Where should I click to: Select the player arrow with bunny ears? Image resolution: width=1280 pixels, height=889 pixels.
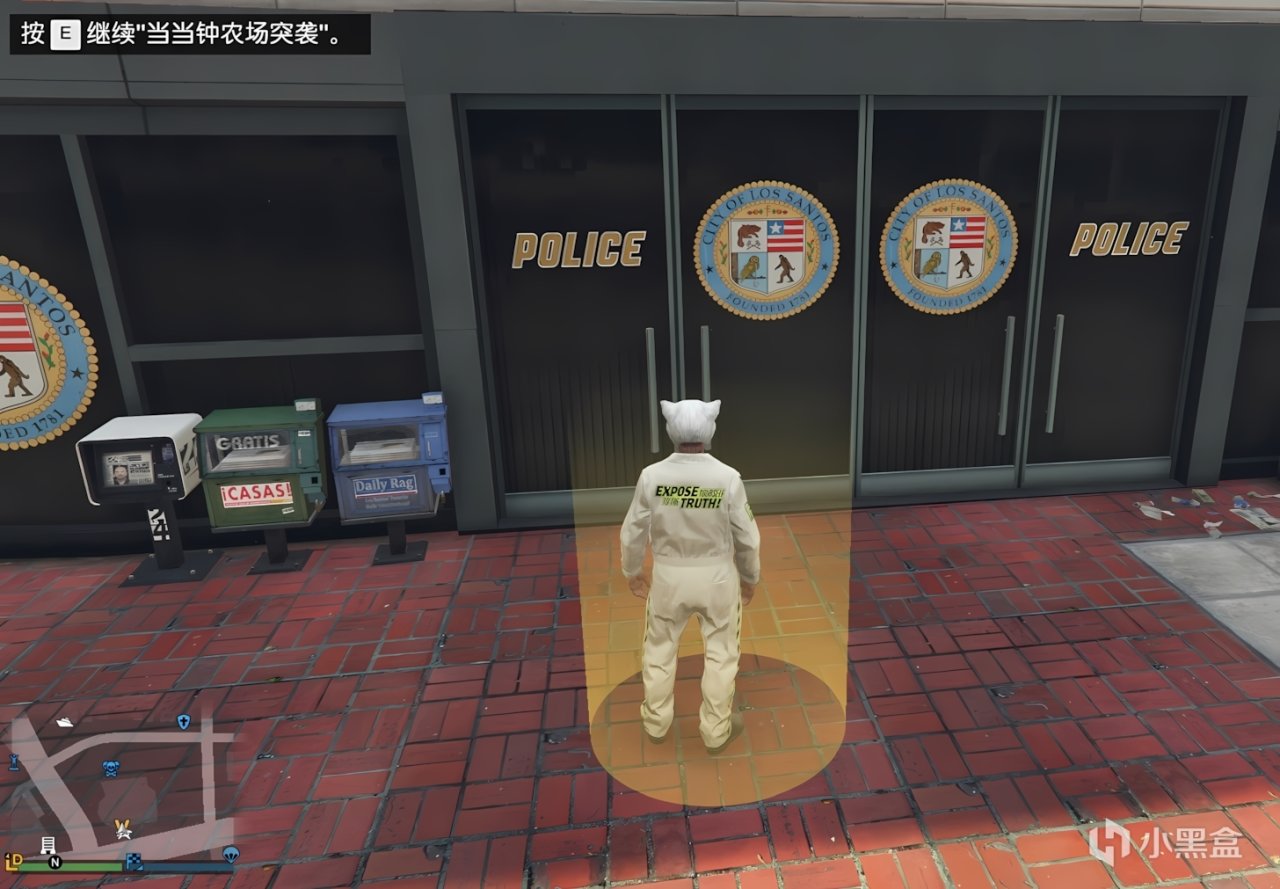[x=123, y=830]
